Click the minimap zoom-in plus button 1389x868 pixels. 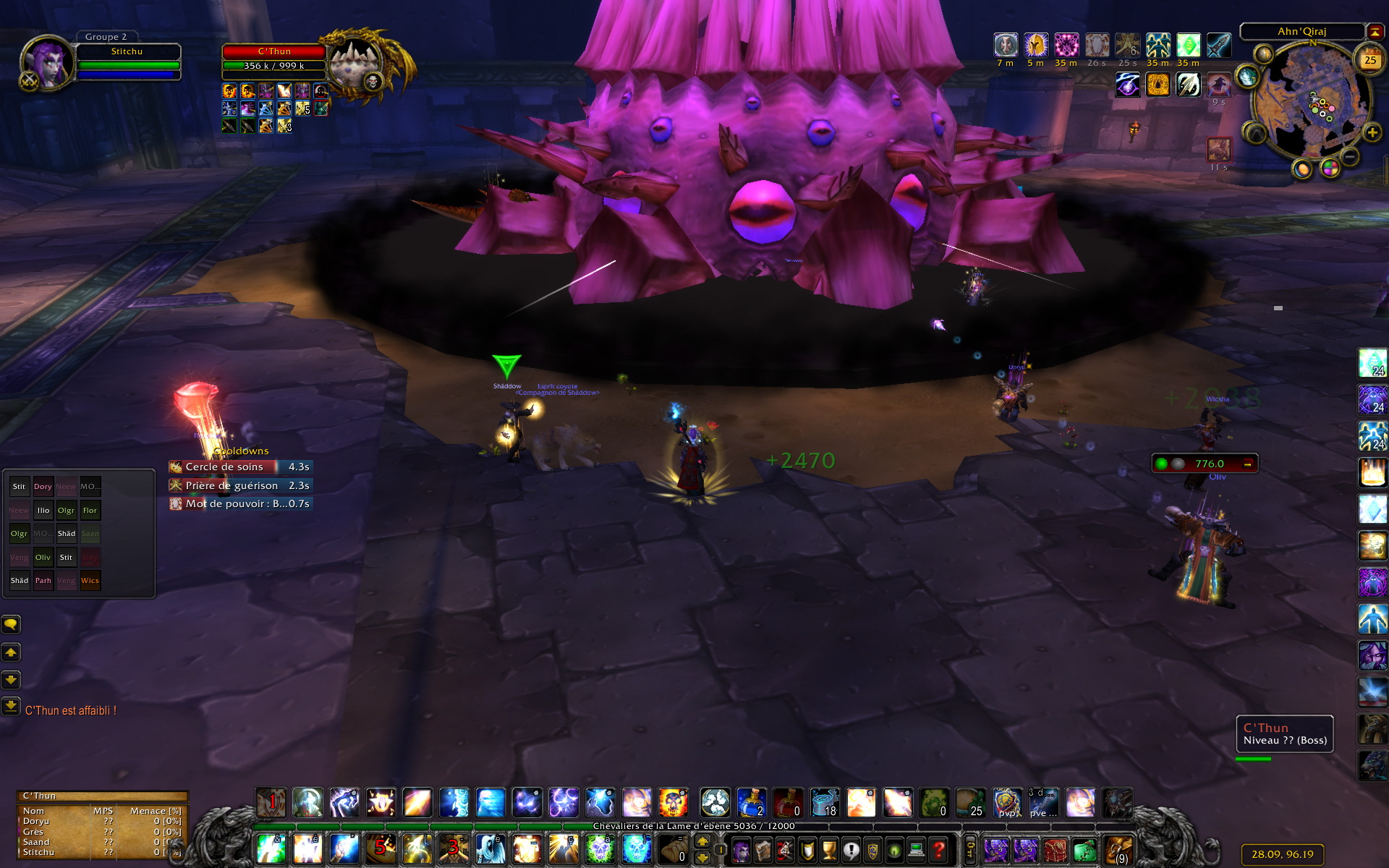(1372, 132)
